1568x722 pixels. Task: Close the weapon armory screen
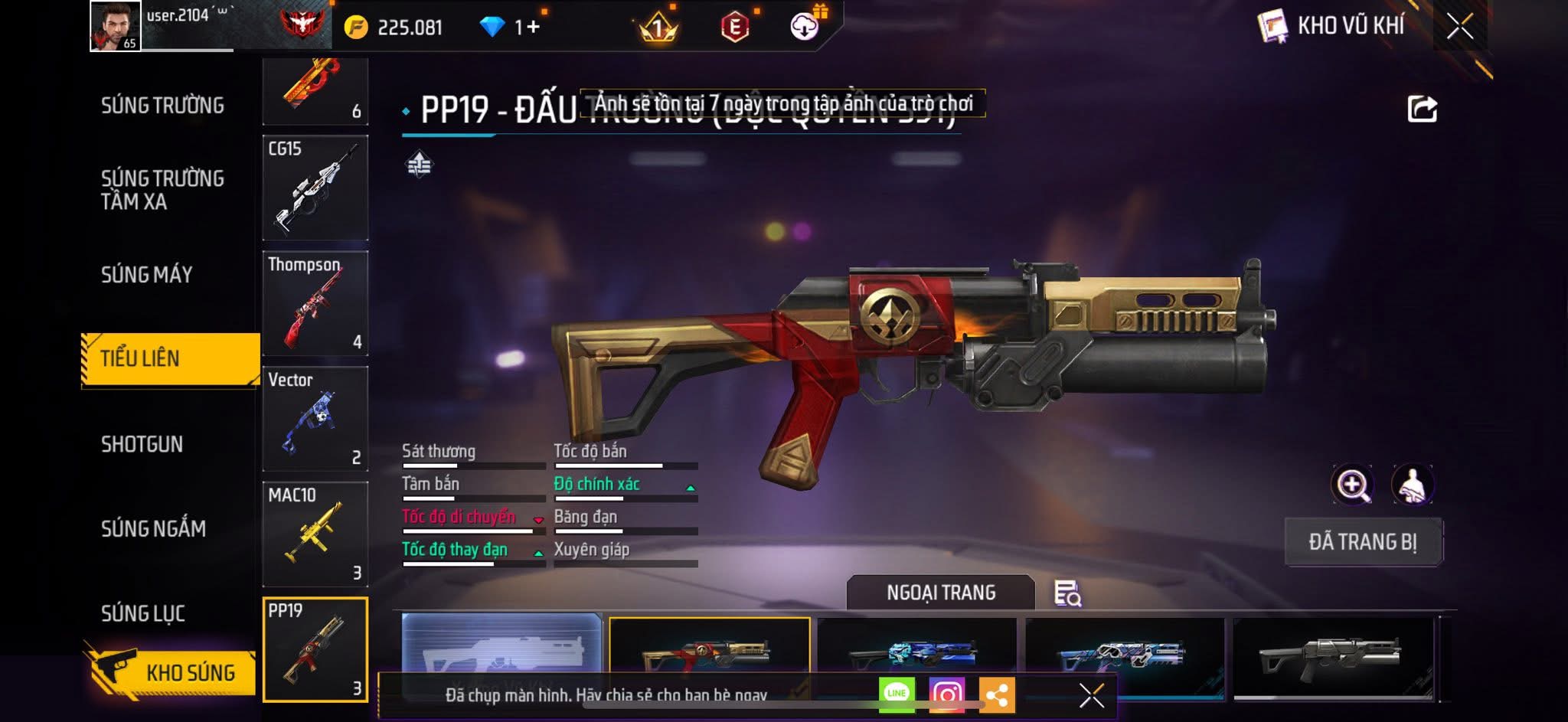pos(1459,27)
